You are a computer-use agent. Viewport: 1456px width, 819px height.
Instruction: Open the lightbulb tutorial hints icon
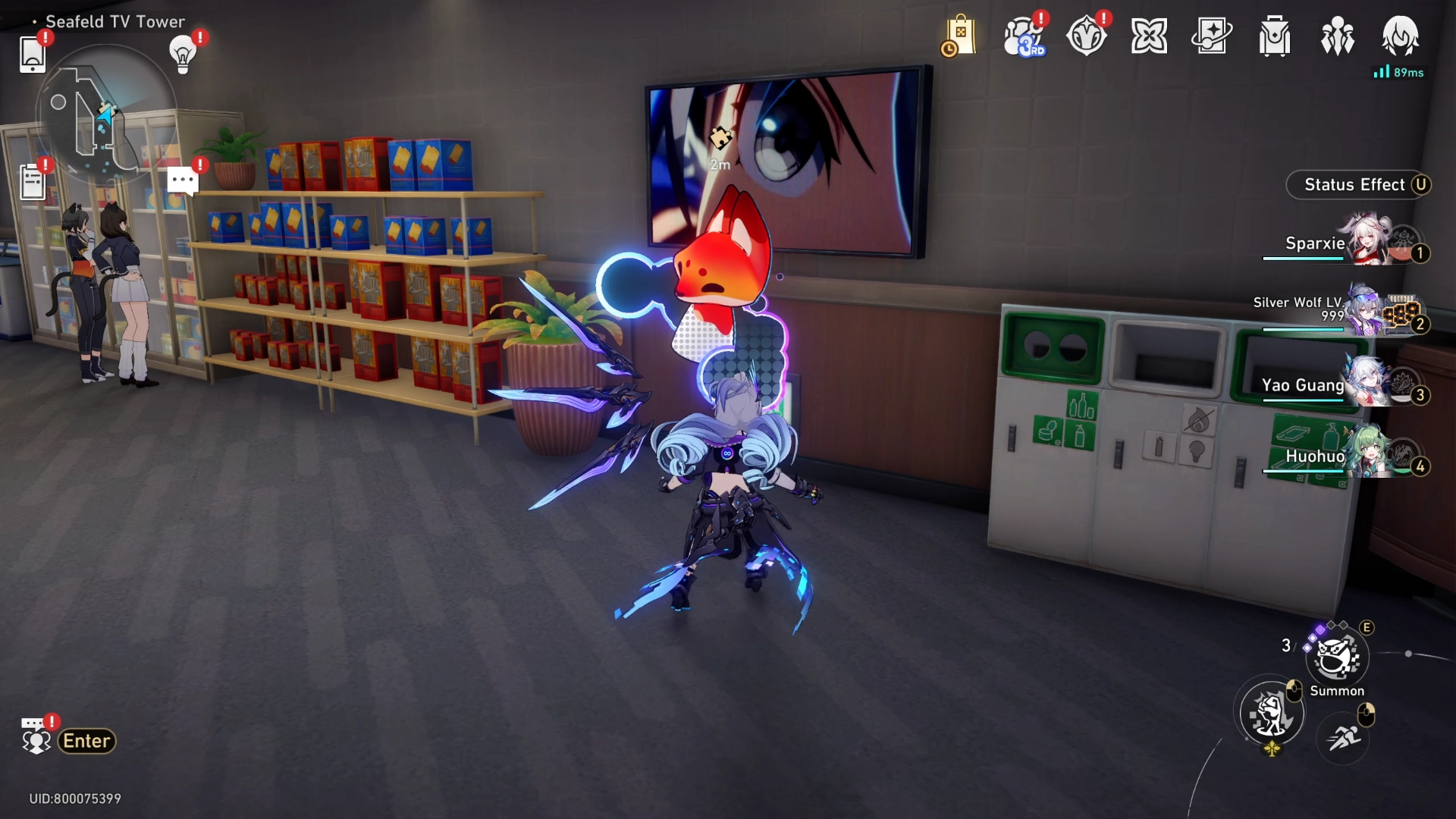coord(183,54)
